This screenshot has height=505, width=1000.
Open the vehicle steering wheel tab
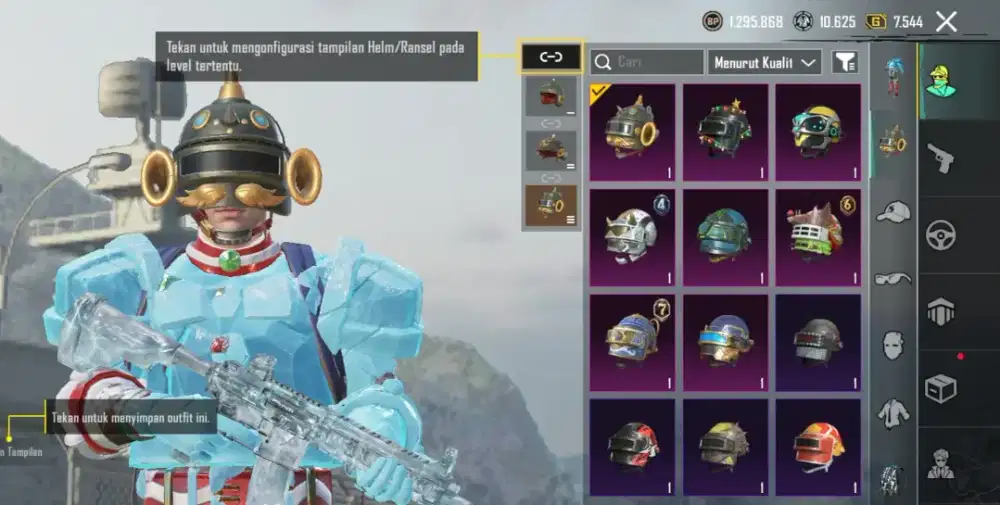pyautogui.click(x=940, y=234)
